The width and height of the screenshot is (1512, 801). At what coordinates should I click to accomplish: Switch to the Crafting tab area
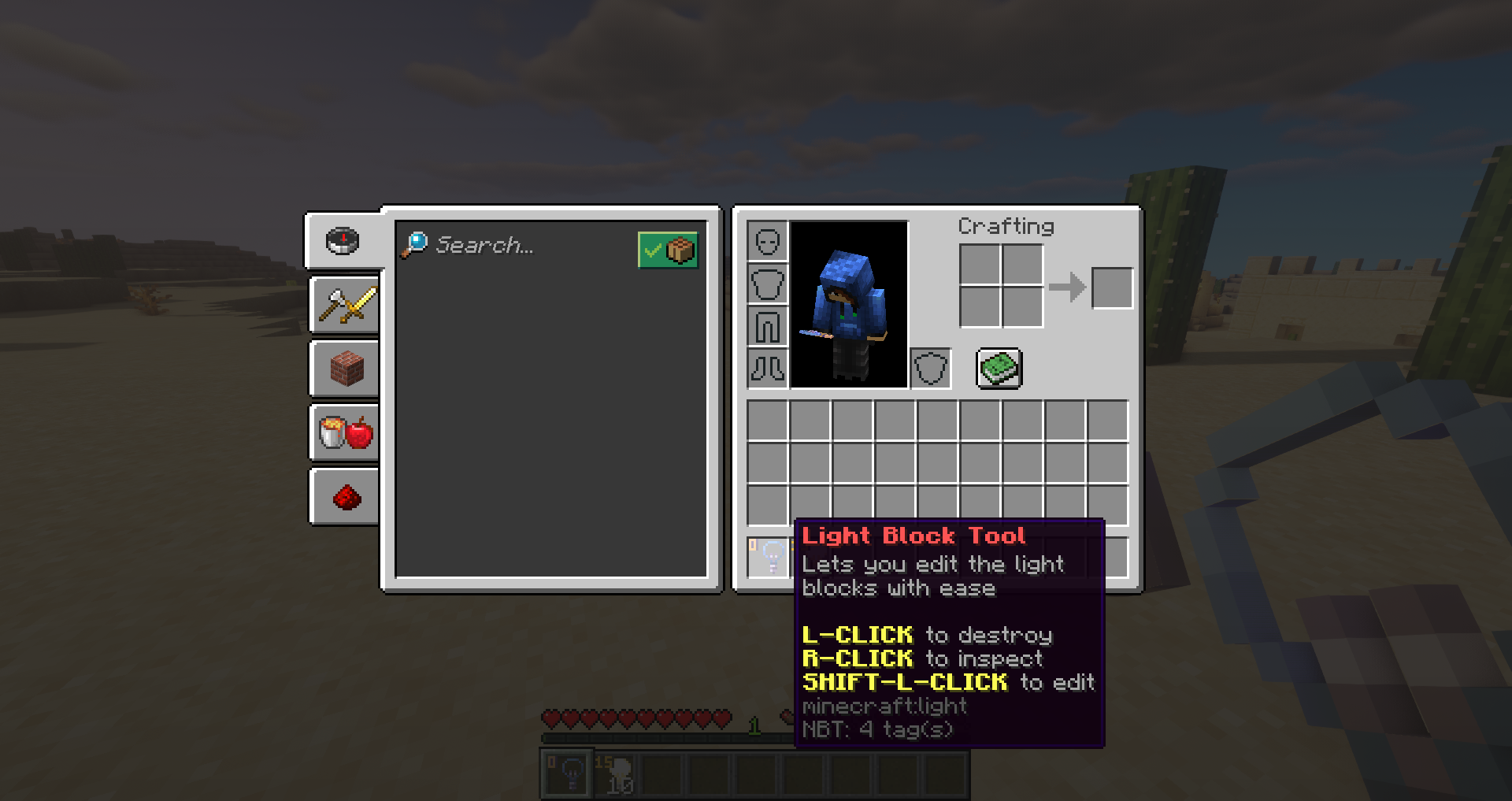[1006, 226]
